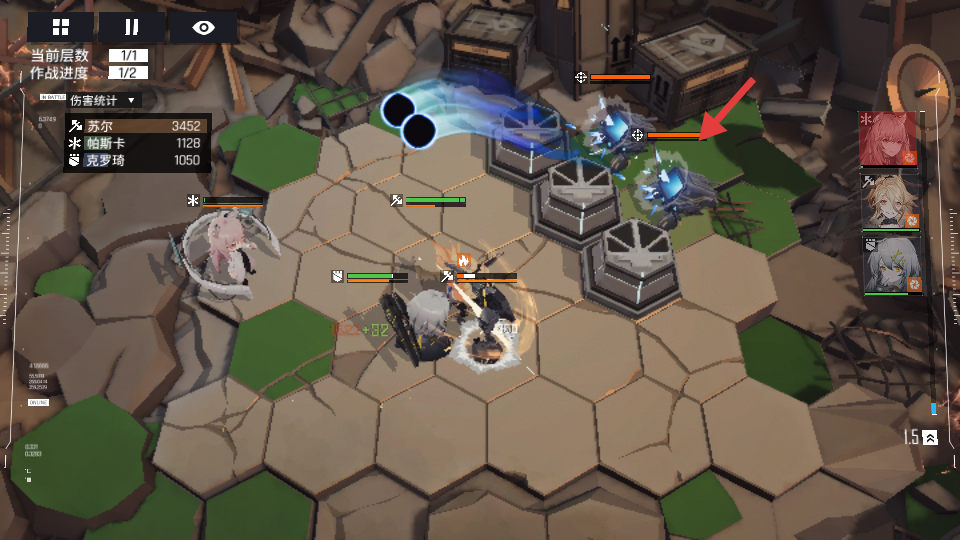Change the 1.5 battle speed setting
960x540 pixels.
point(920,437)
